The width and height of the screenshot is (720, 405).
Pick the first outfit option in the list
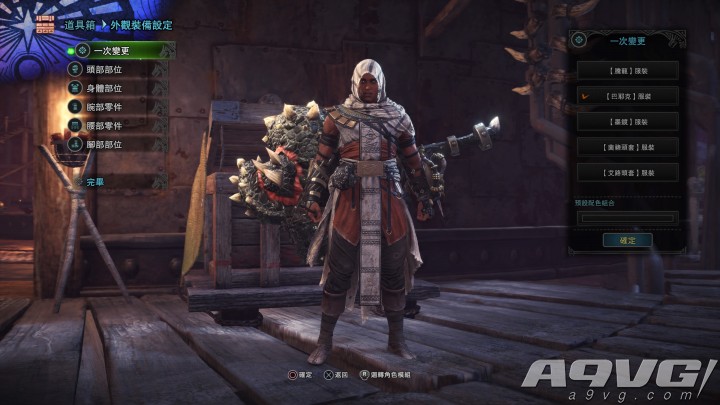click(x=628, y=71)
